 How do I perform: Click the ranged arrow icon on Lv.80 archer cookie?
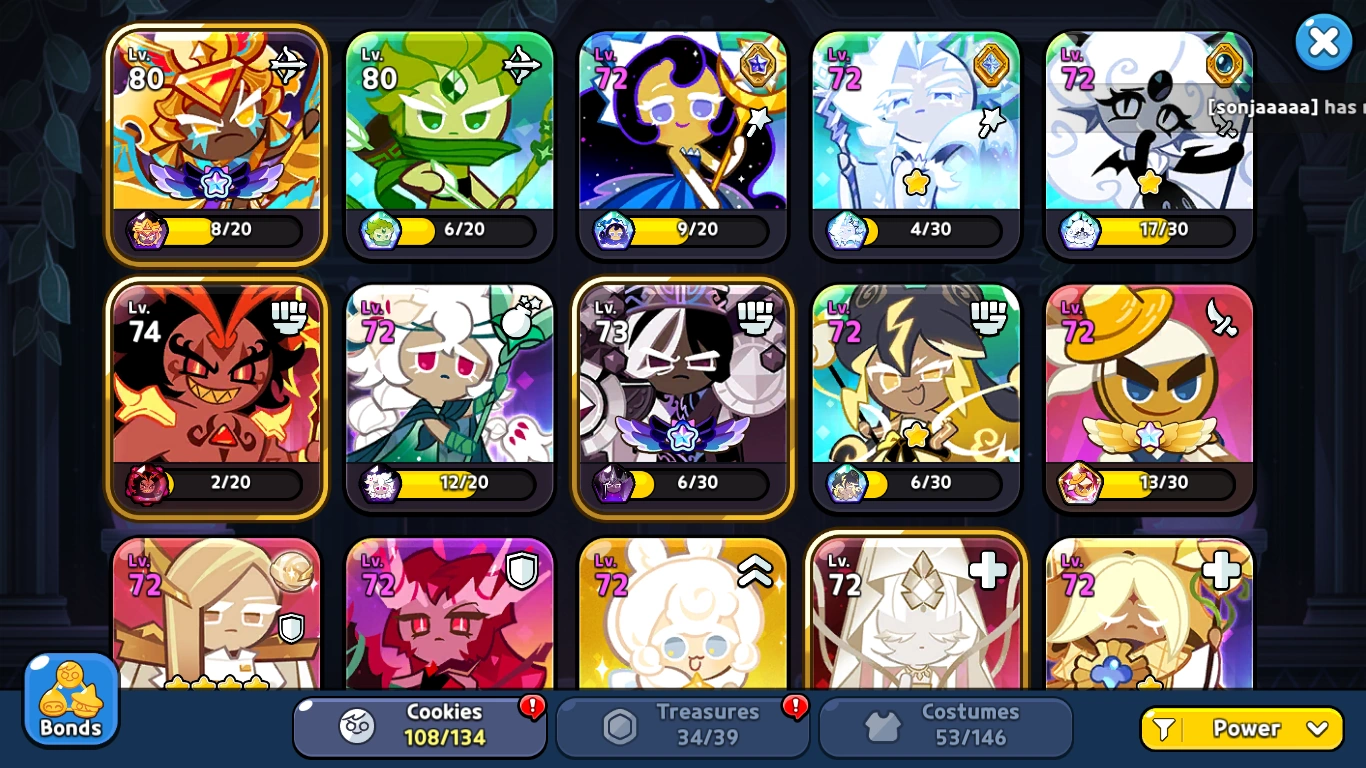(x=521, y=62)
